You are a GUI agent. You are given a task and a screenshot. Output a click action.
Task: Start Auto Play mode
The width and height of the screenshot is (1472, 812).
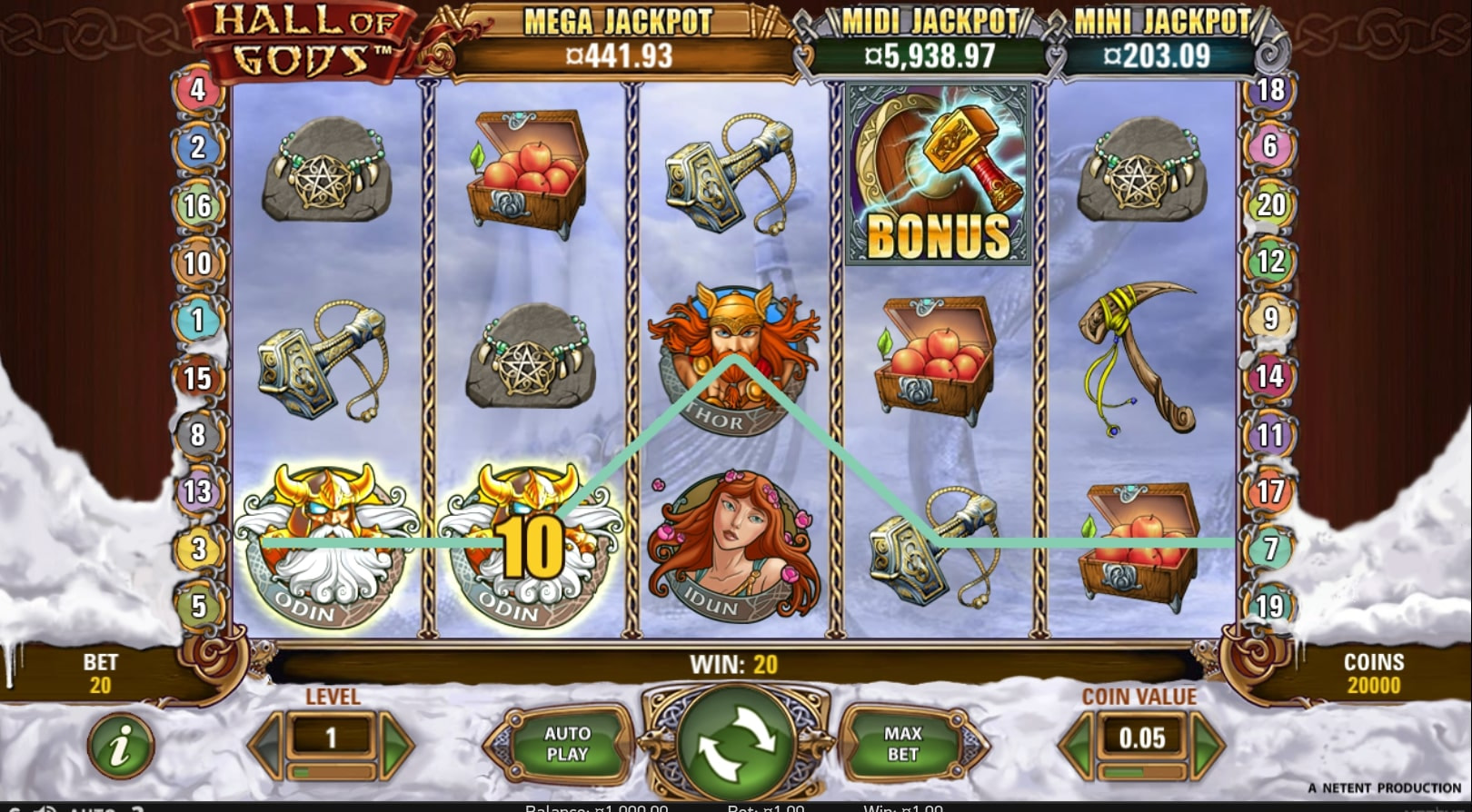[x=567, y=744]
